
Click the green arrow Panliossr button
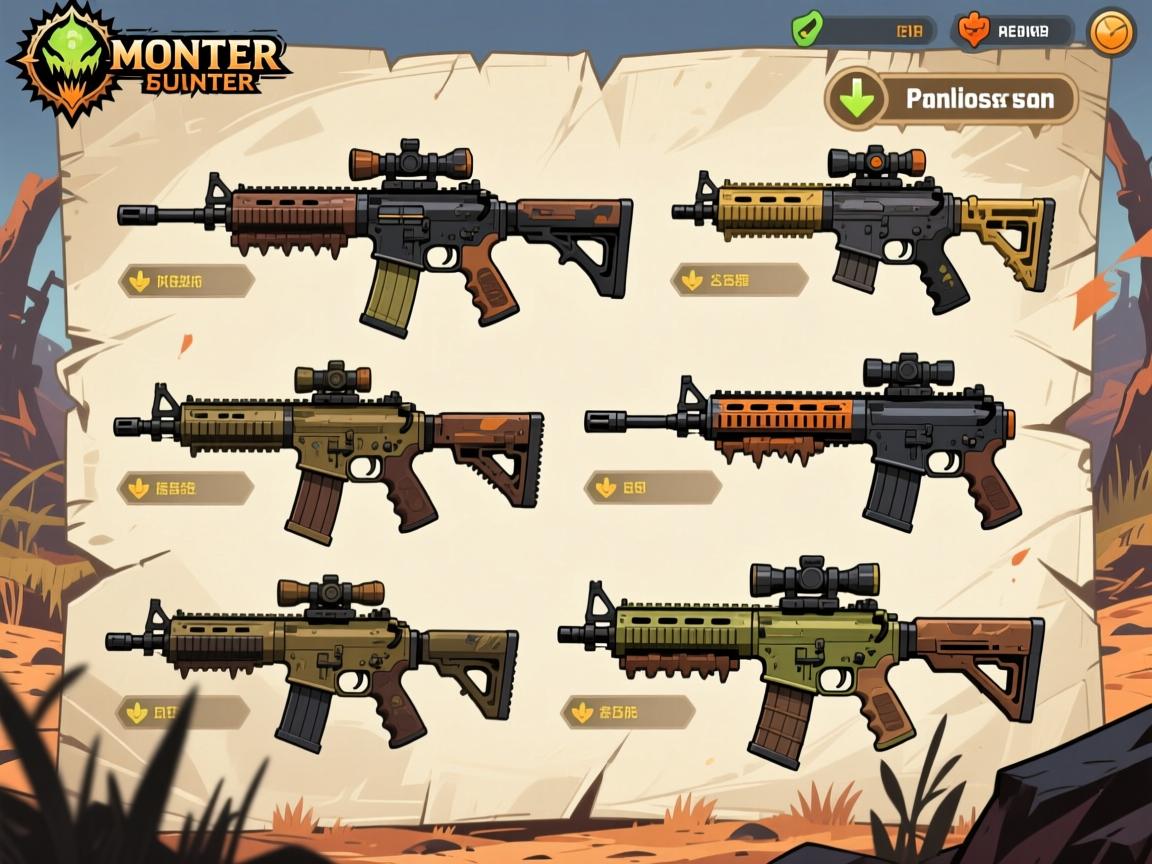pyautogui.click(x=952, y=99)
